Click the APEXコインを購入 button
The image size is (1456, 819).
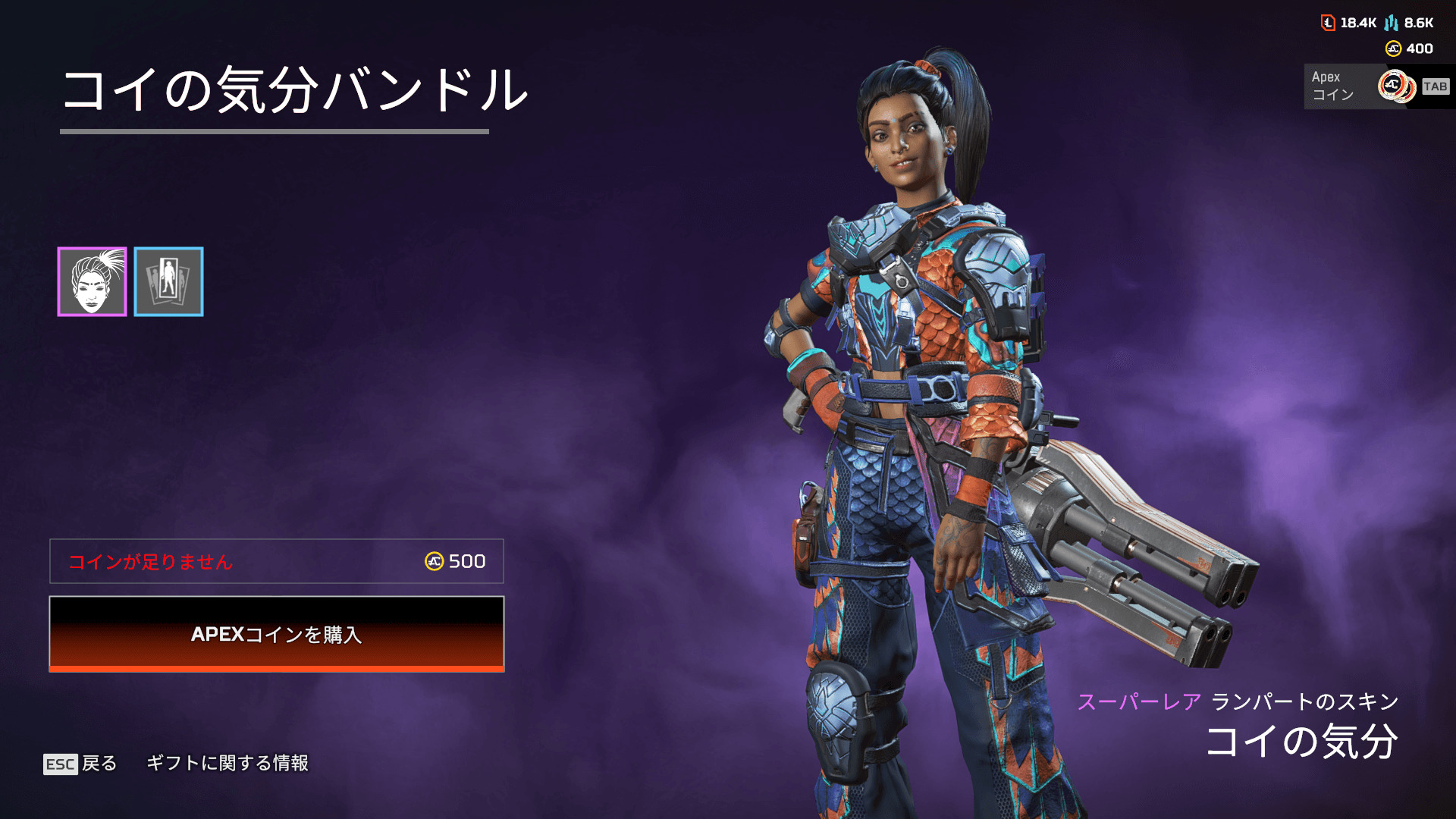point(277,634)
